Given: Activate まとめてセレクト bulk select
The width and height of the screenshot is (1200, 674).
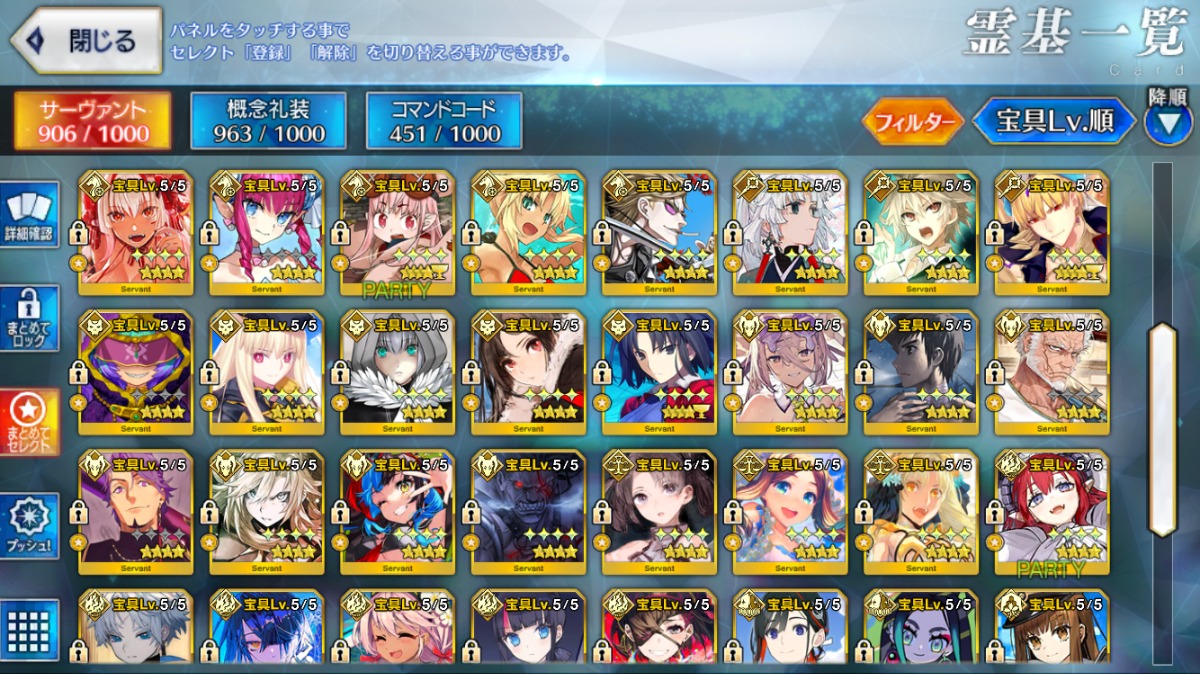Looking at the screenshot, I should tap(31, 422).
